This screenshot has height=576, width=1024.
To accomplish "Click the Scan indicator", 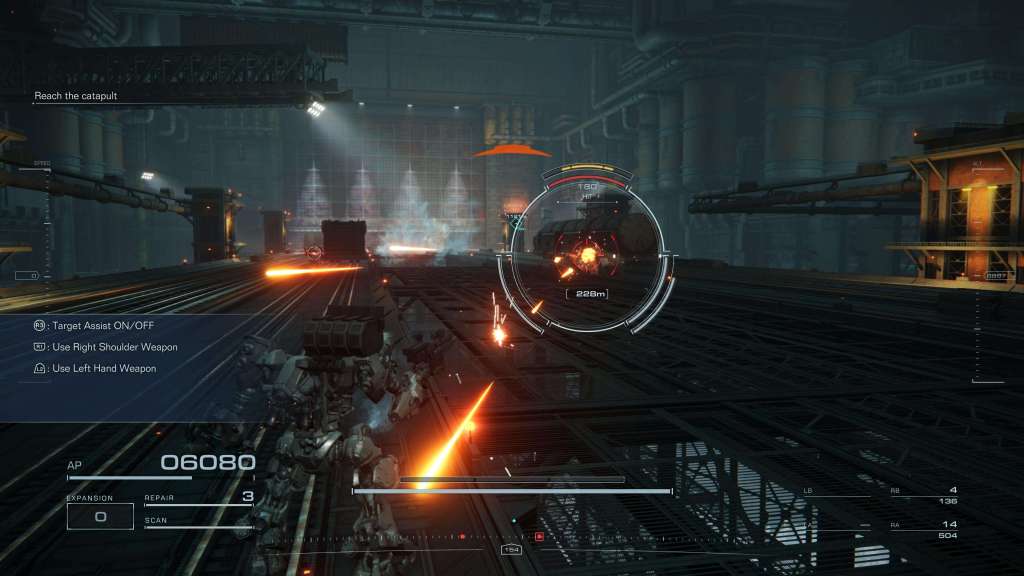I will [198, 522].
